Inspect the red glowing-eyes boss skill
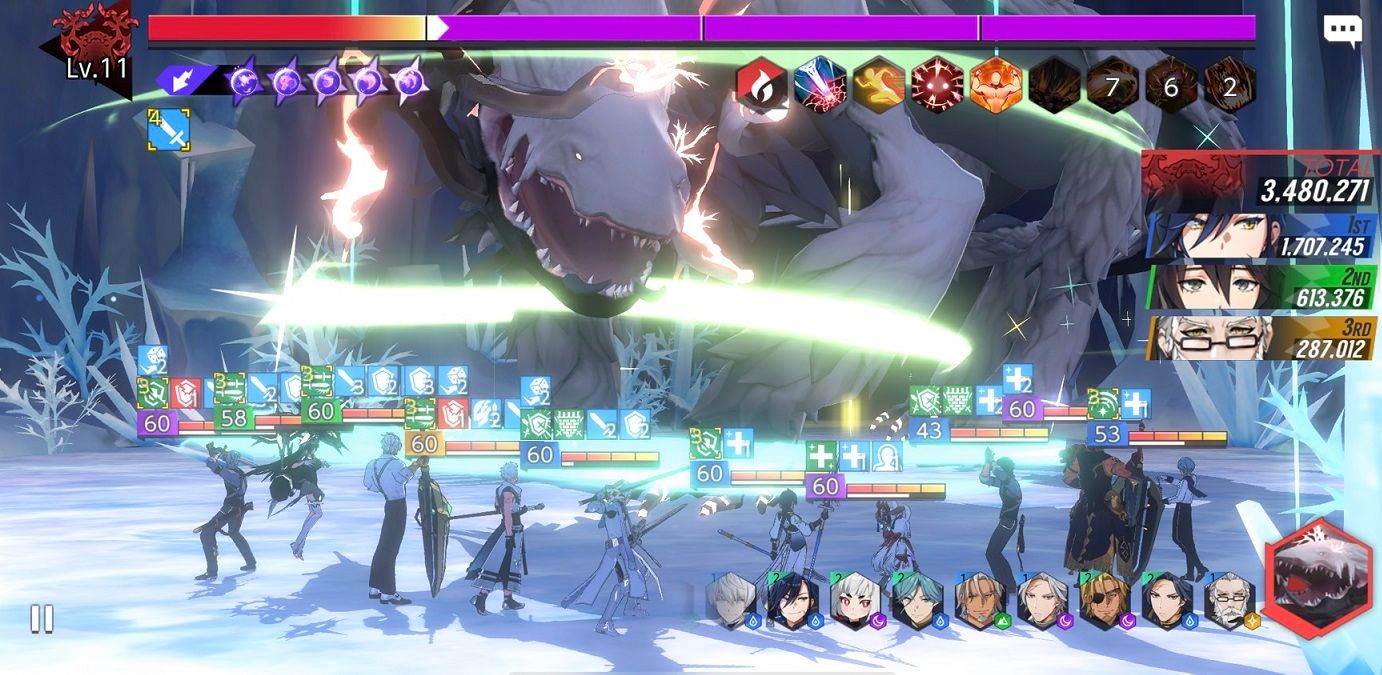The height and width of the screenshot is (675, 1382). (x=937, y=85)
